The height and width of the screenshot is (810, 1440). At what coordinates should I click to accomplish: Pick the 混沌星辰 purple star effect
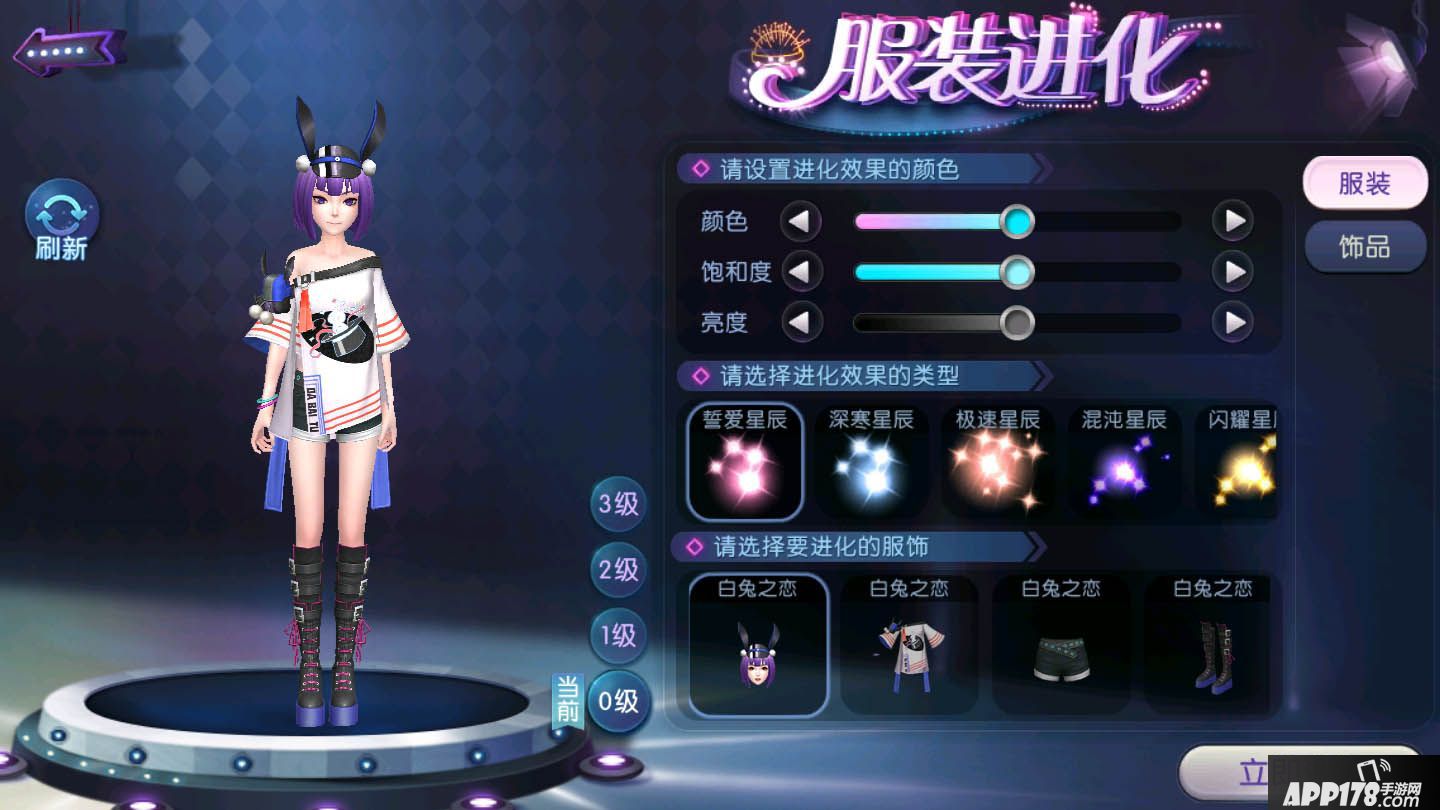(1124, 462)
